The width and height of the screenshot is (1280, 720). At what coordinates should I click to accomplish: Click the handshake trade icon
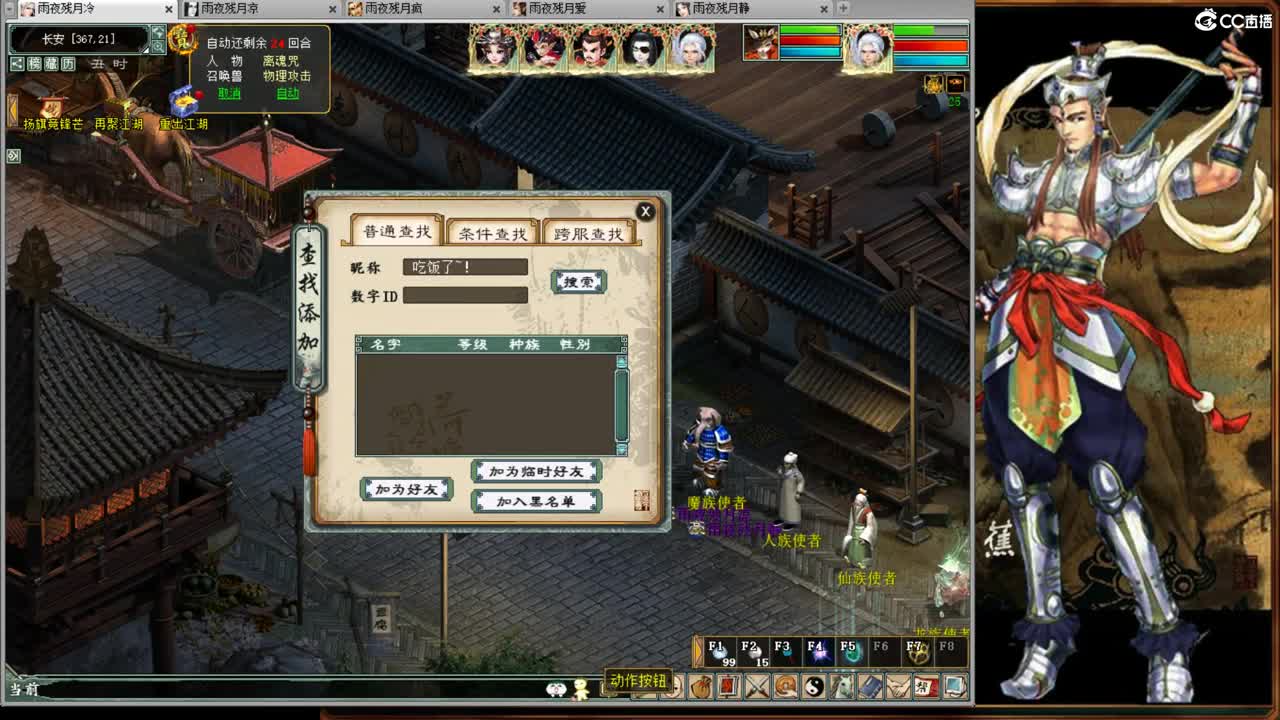(897, 686)
